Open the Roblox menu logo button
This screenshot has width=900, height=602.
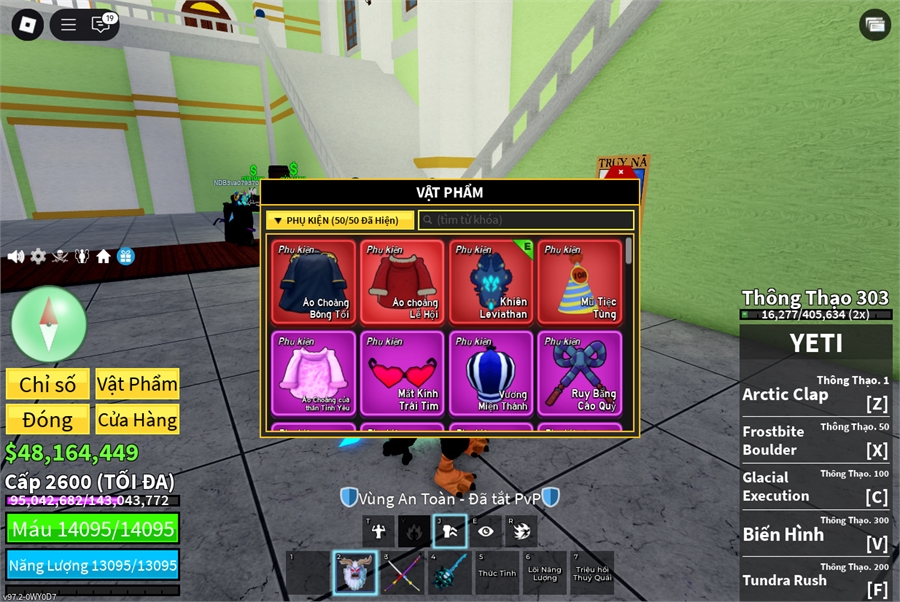click(27, 25)
